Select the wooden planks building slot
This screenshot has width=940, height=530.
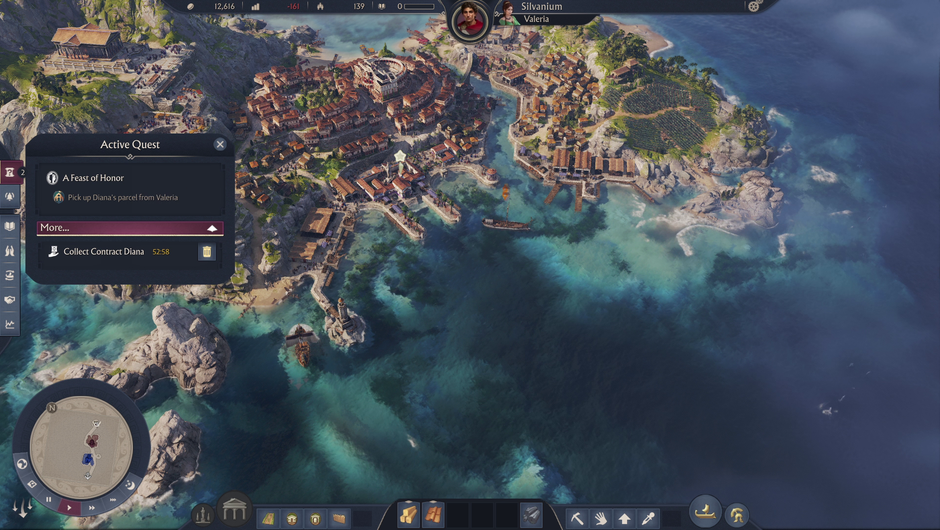(x=433, y=515)
